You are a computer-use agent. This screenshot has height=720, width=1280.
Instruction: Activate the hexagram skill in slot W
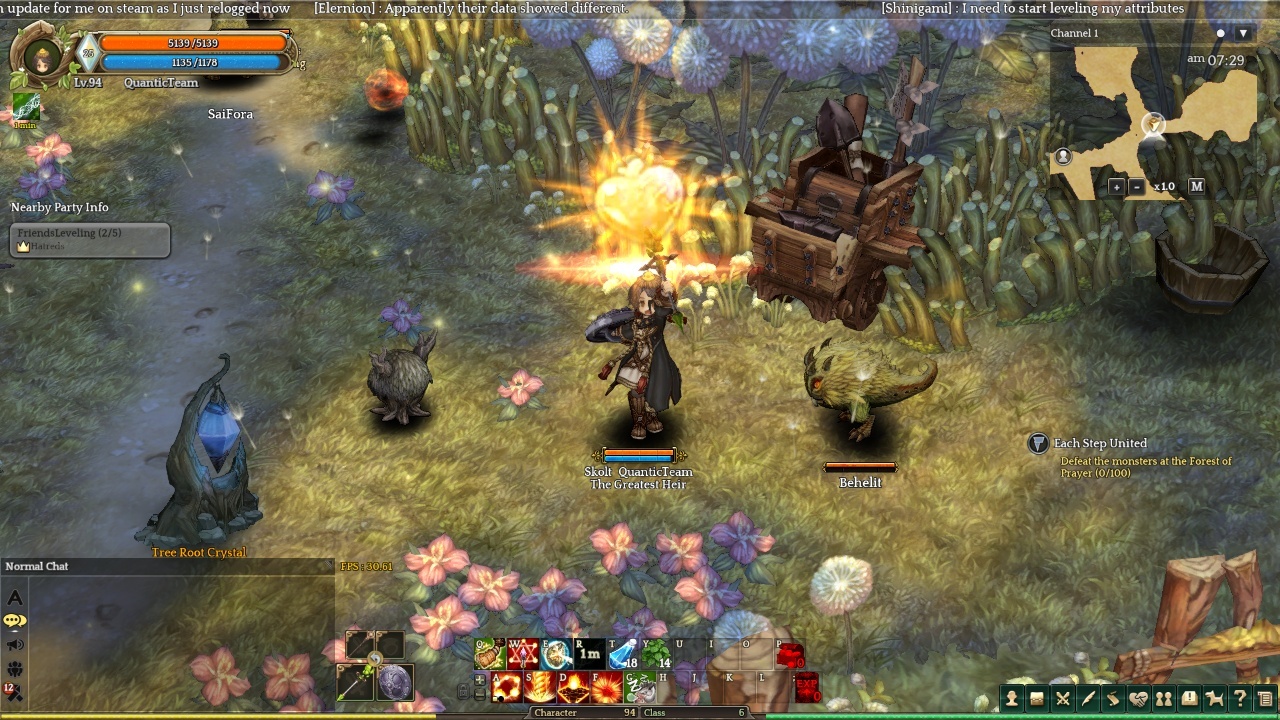(x=523, y=655)
